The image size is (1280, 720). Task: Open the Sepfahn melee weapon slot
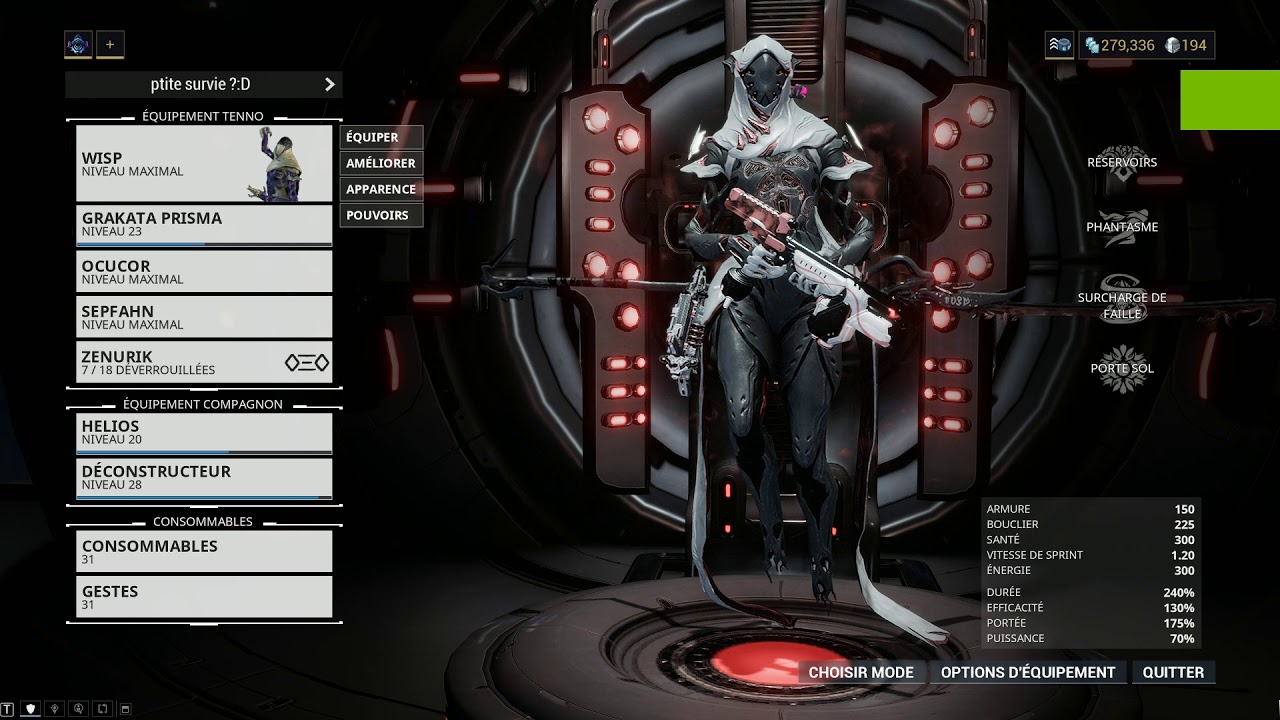[204, 317]
